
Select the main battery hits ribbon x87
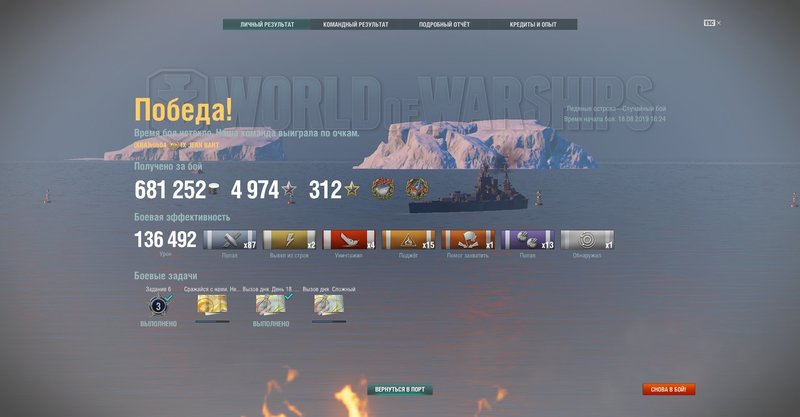230,240
